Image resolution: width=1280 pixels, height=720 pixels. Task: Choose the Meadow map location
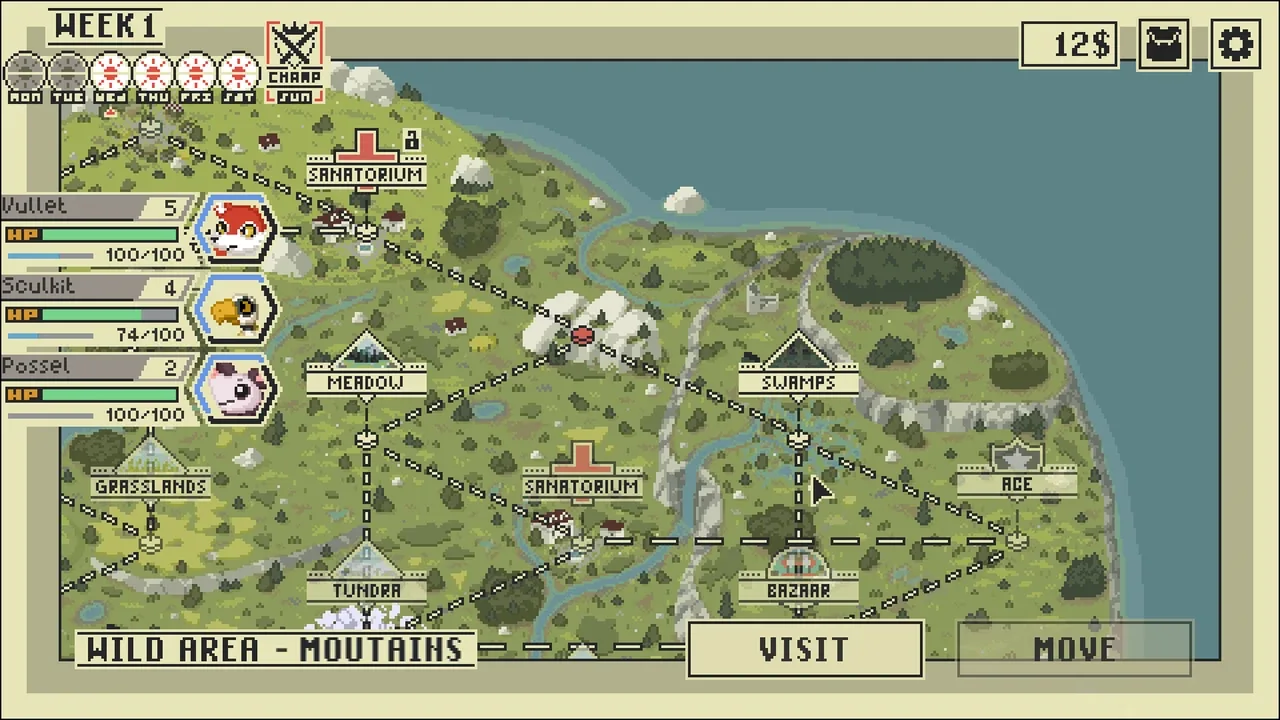pyautogui.click(x=366, y=368)
